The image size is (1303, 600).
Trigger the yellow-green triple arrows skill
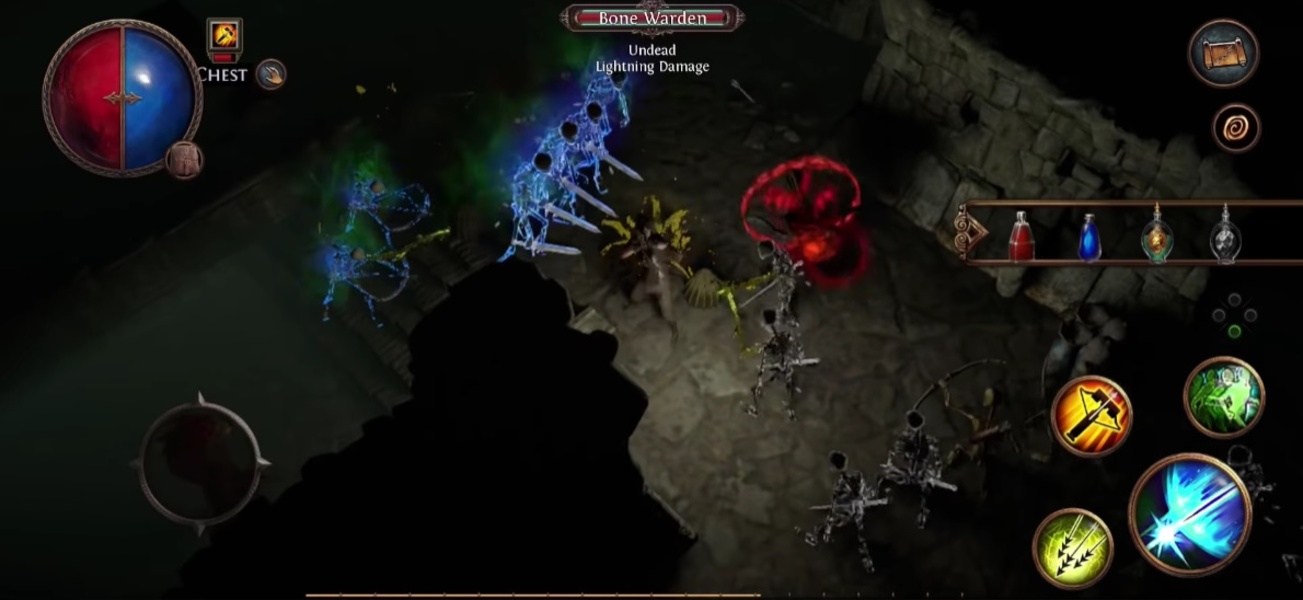point(1072,549)
